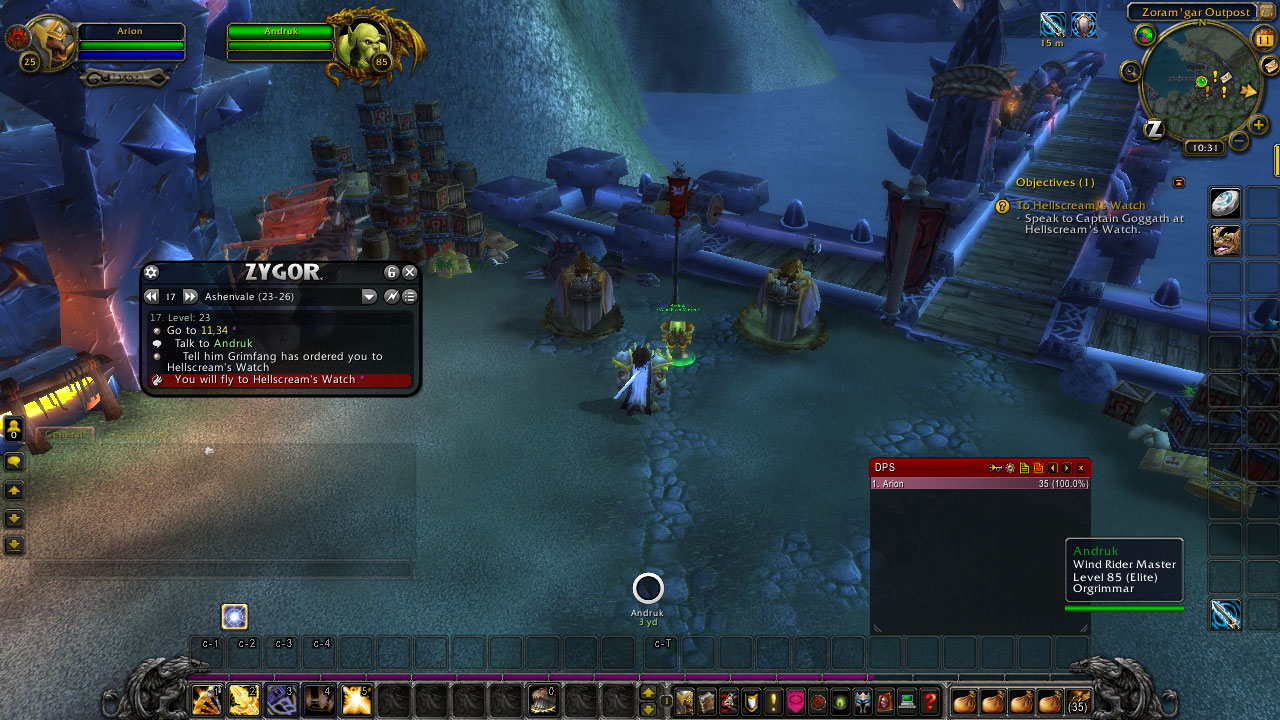
Task: Open the Zygor guide settings gear
Action: pyautogui.click(x=151, y=271)
